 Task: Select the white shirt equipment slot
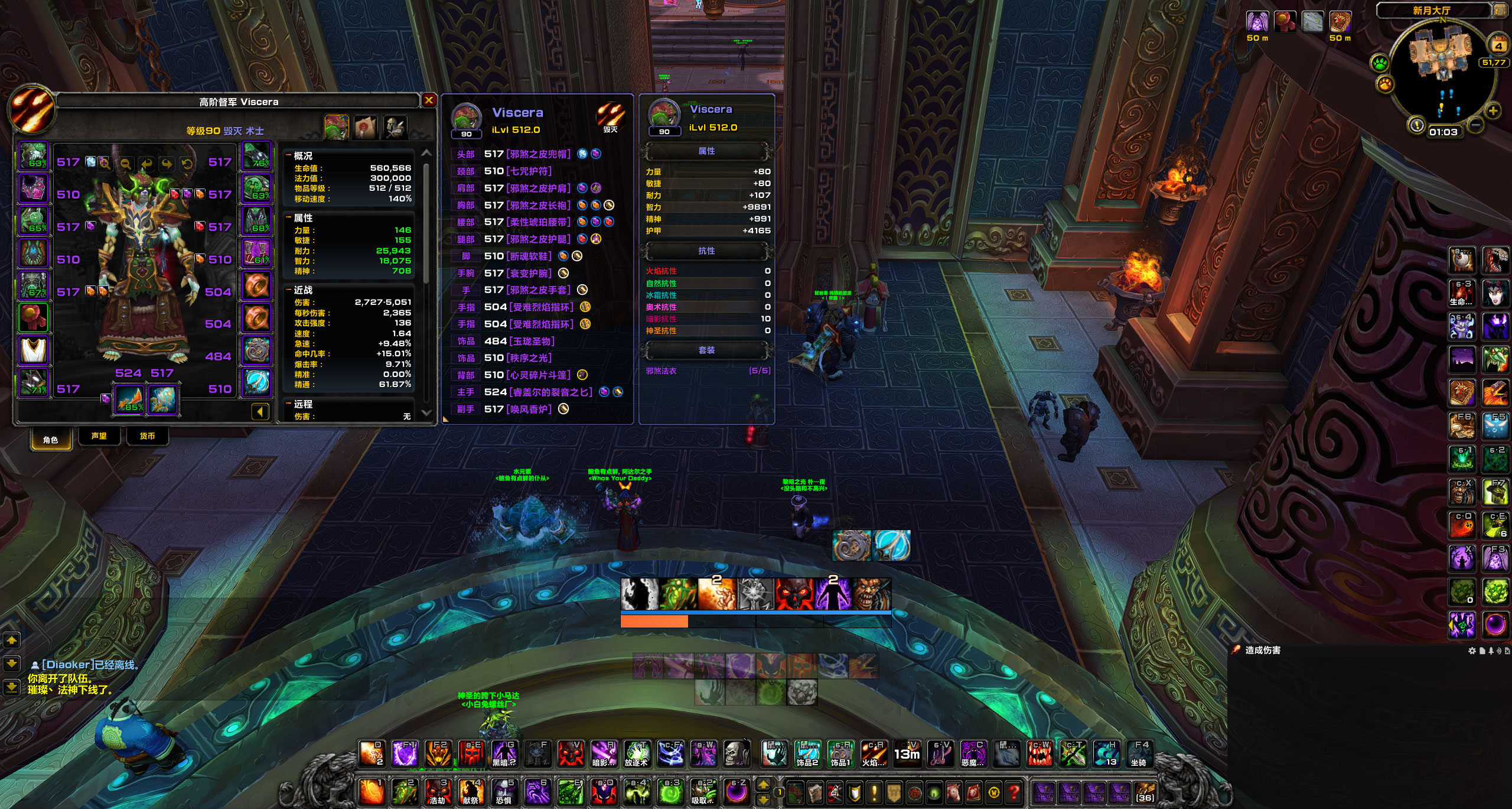(x=34, y=350)
